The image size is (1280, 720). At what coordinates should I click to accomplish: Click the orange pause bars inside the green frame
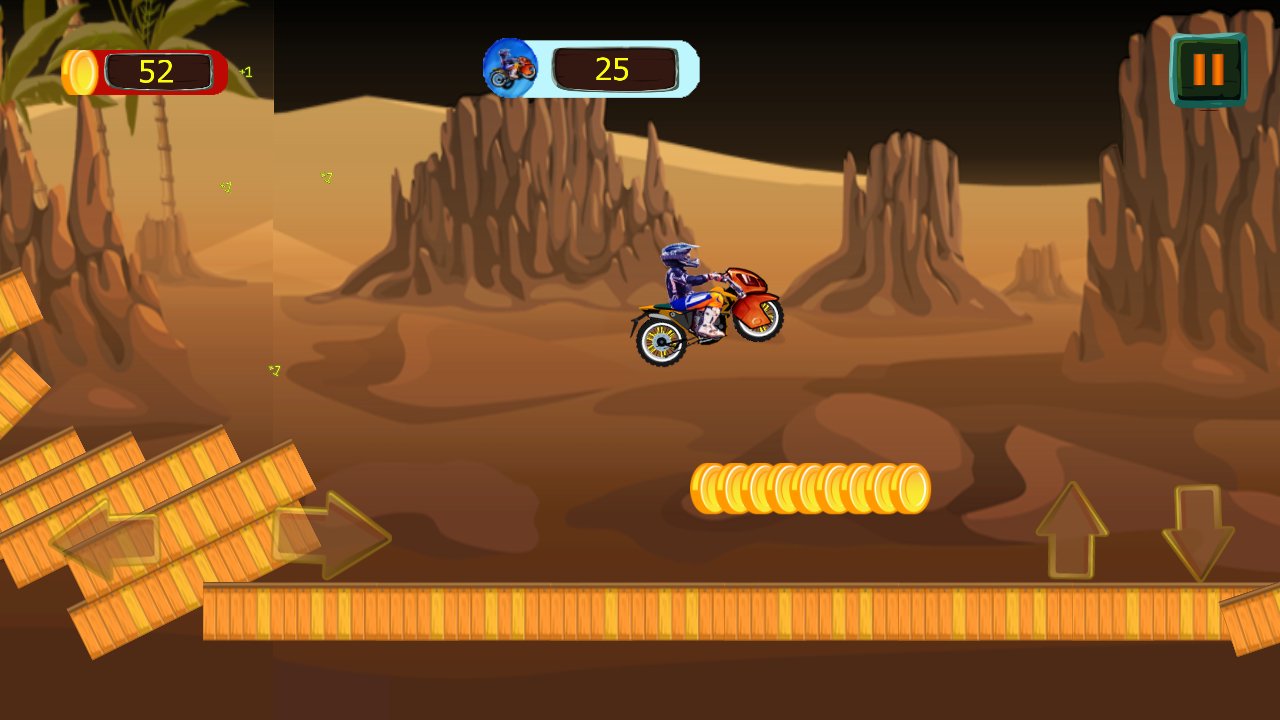point(1209,70)
